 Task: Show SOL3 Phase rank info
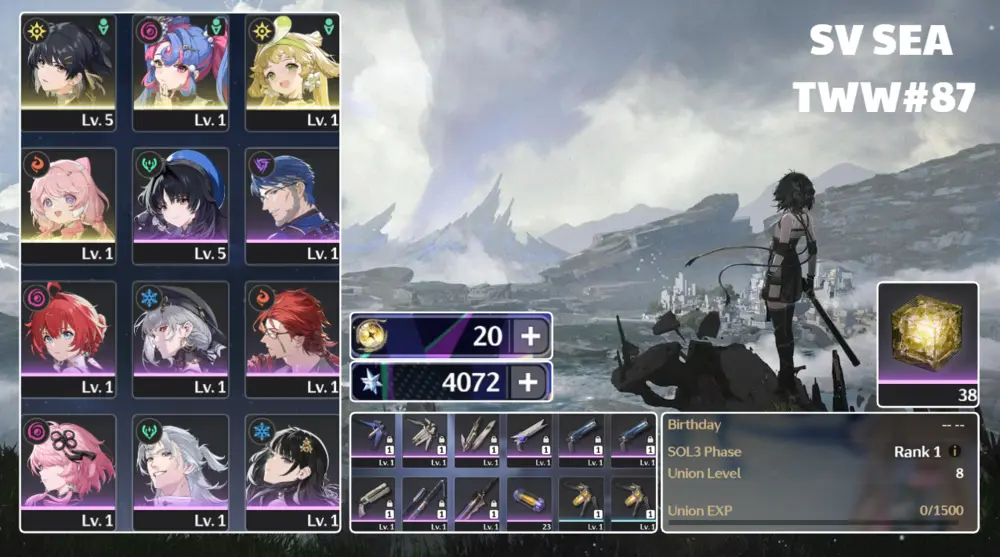(955, 452)
